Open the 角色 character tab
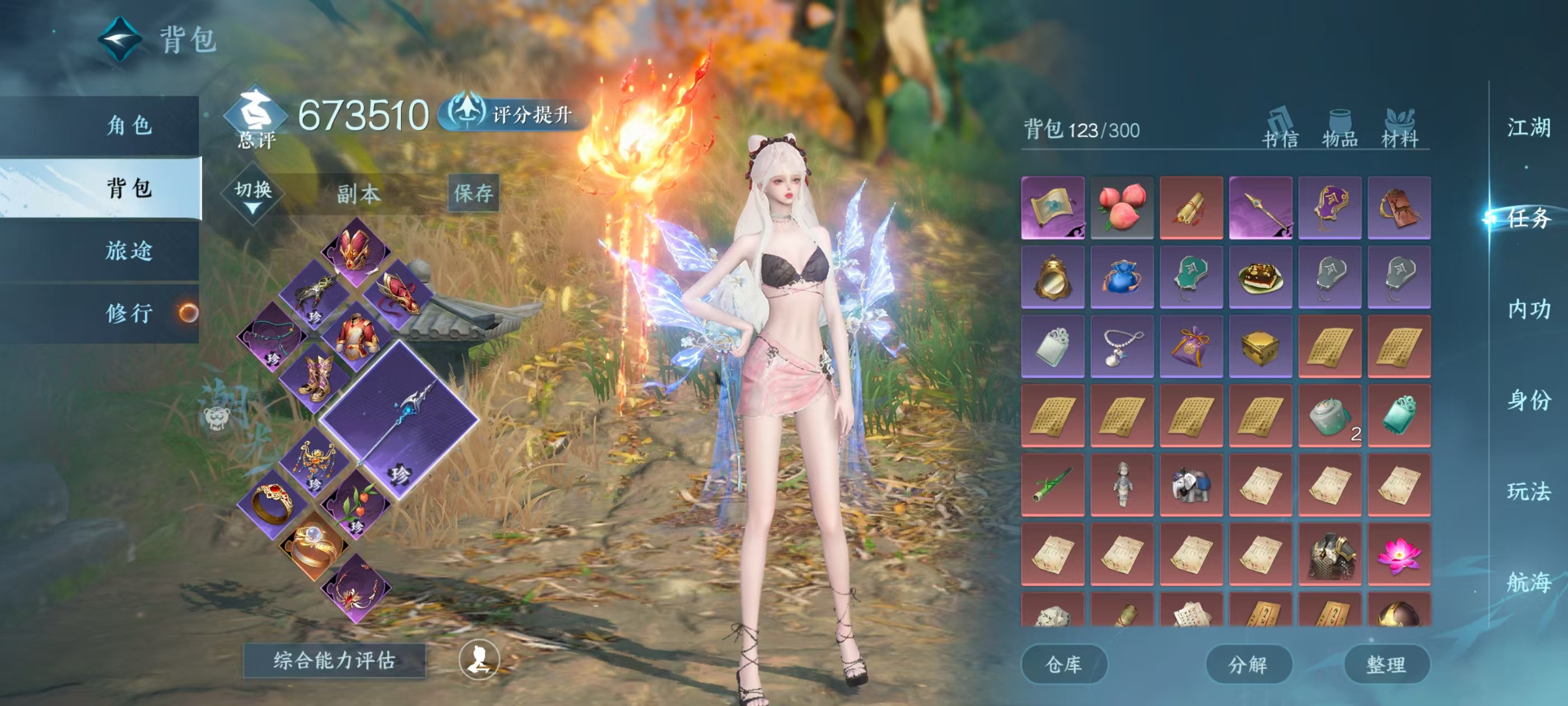This screenshot has width=1568, height=706. (x=128, y=126)
